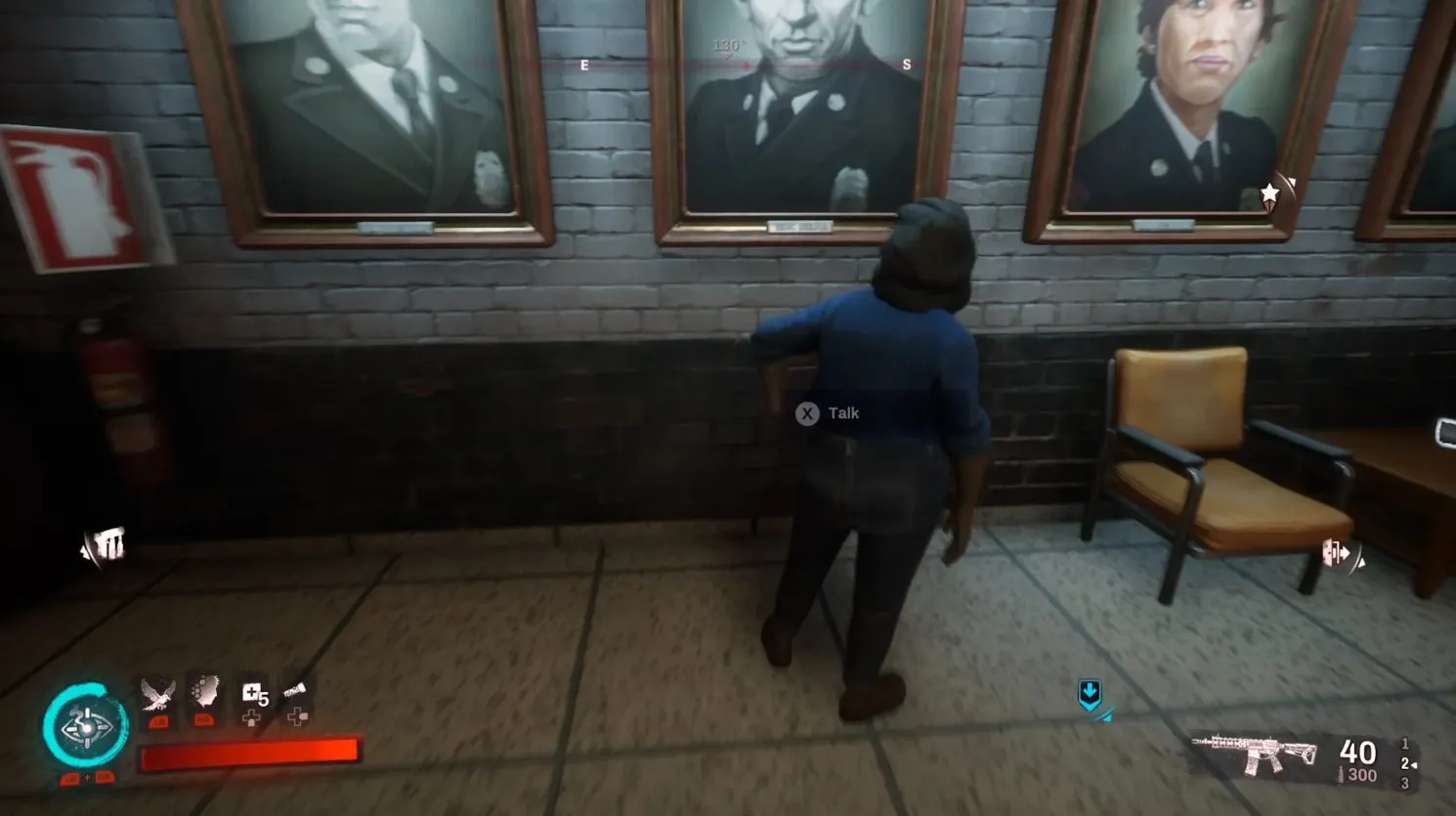
Task: Switch to weapon slot 1
Action: pyautogui.click(x=1405, y=743)
